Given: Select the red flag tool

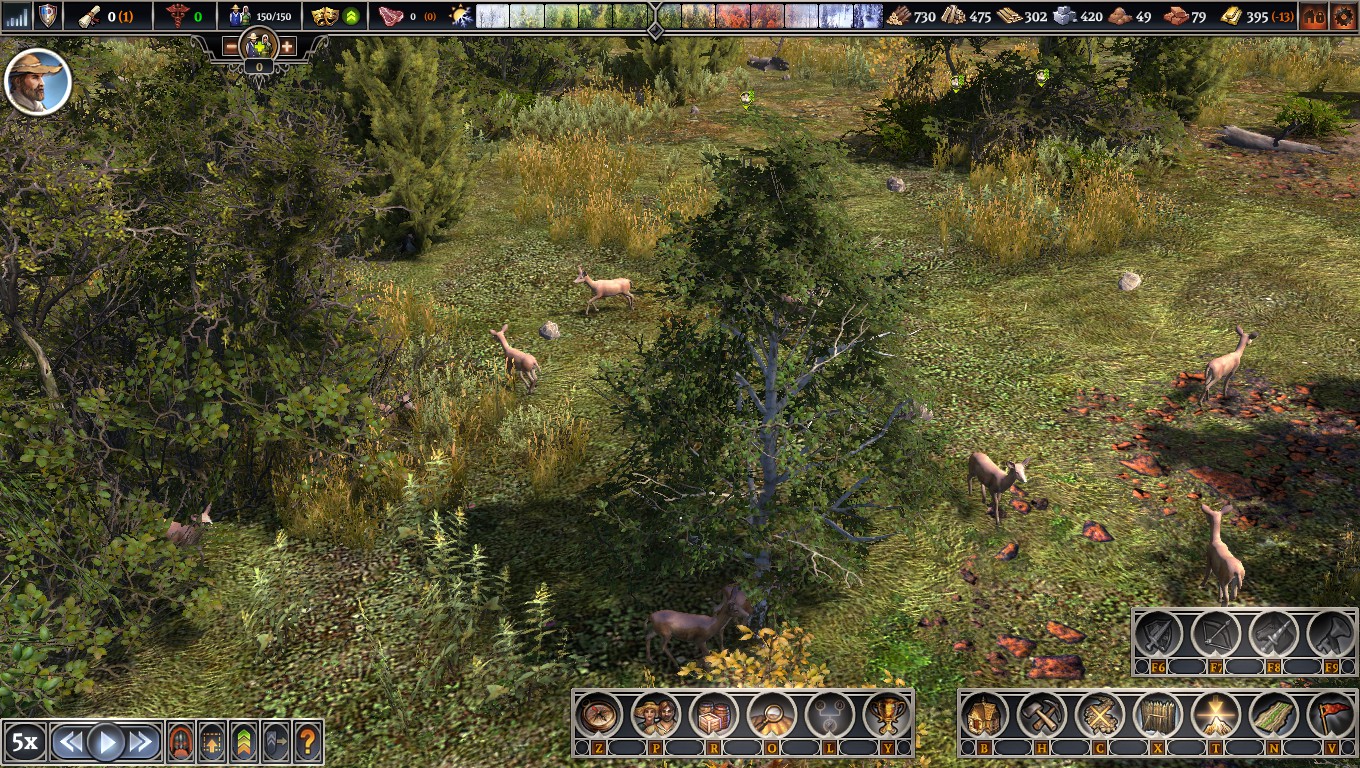Looking at the screenshot, I should pyautogui.click(x=1330, y=715).
